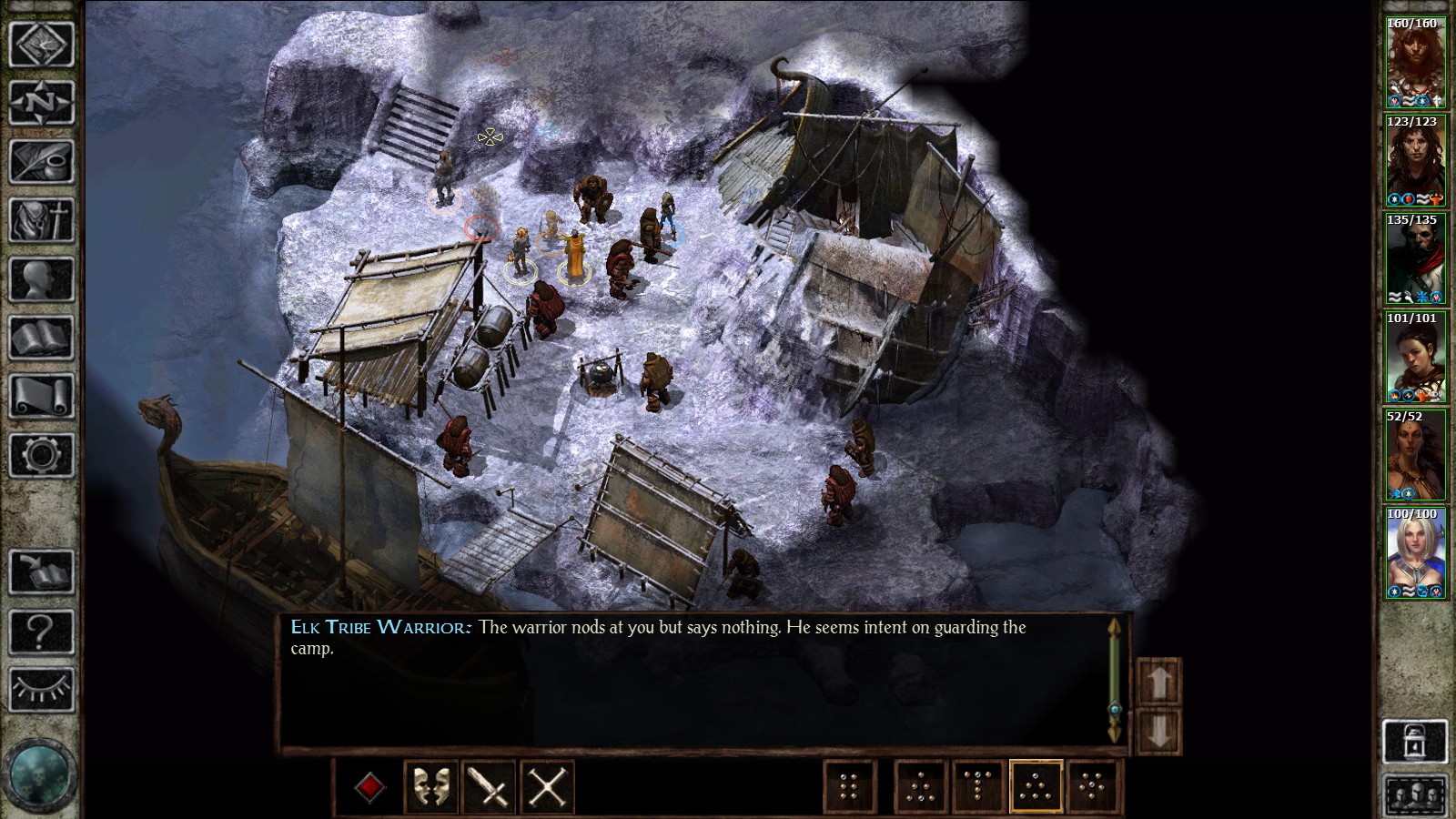Activate the twin masks talk button

tap(430, 786)
